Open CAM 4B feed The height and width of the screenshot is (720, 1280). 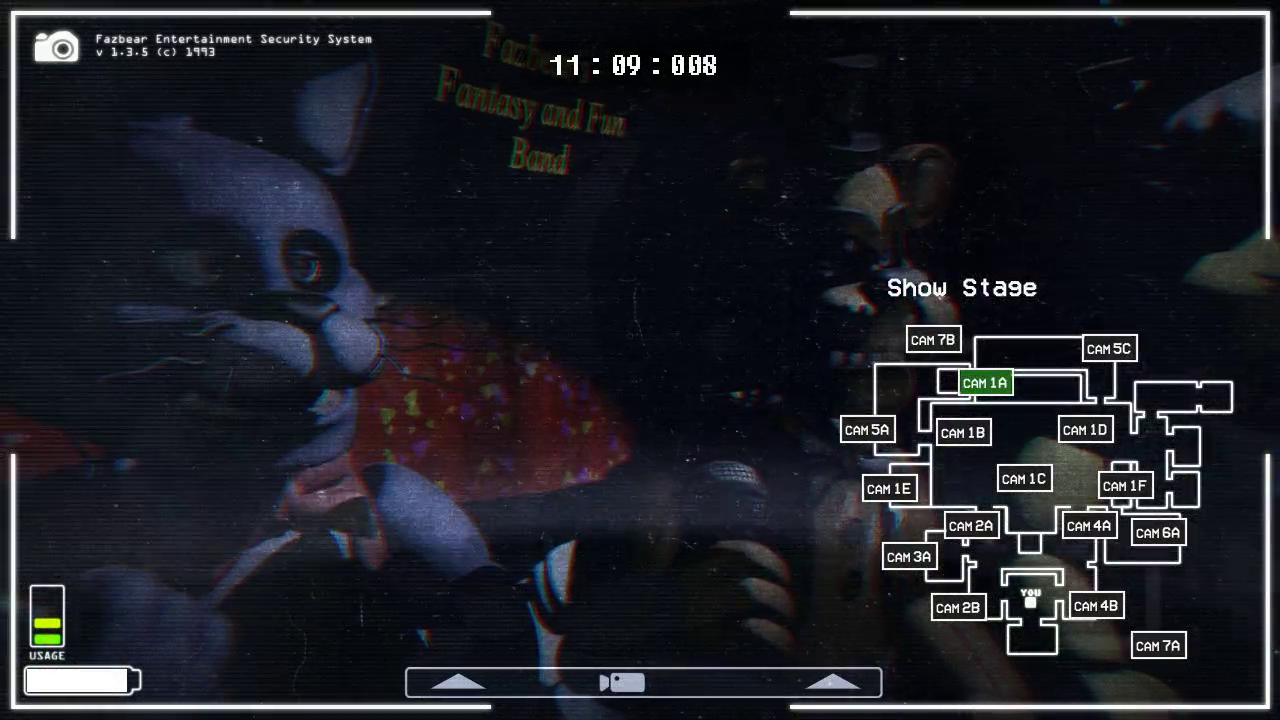[x=1096, y=605]
